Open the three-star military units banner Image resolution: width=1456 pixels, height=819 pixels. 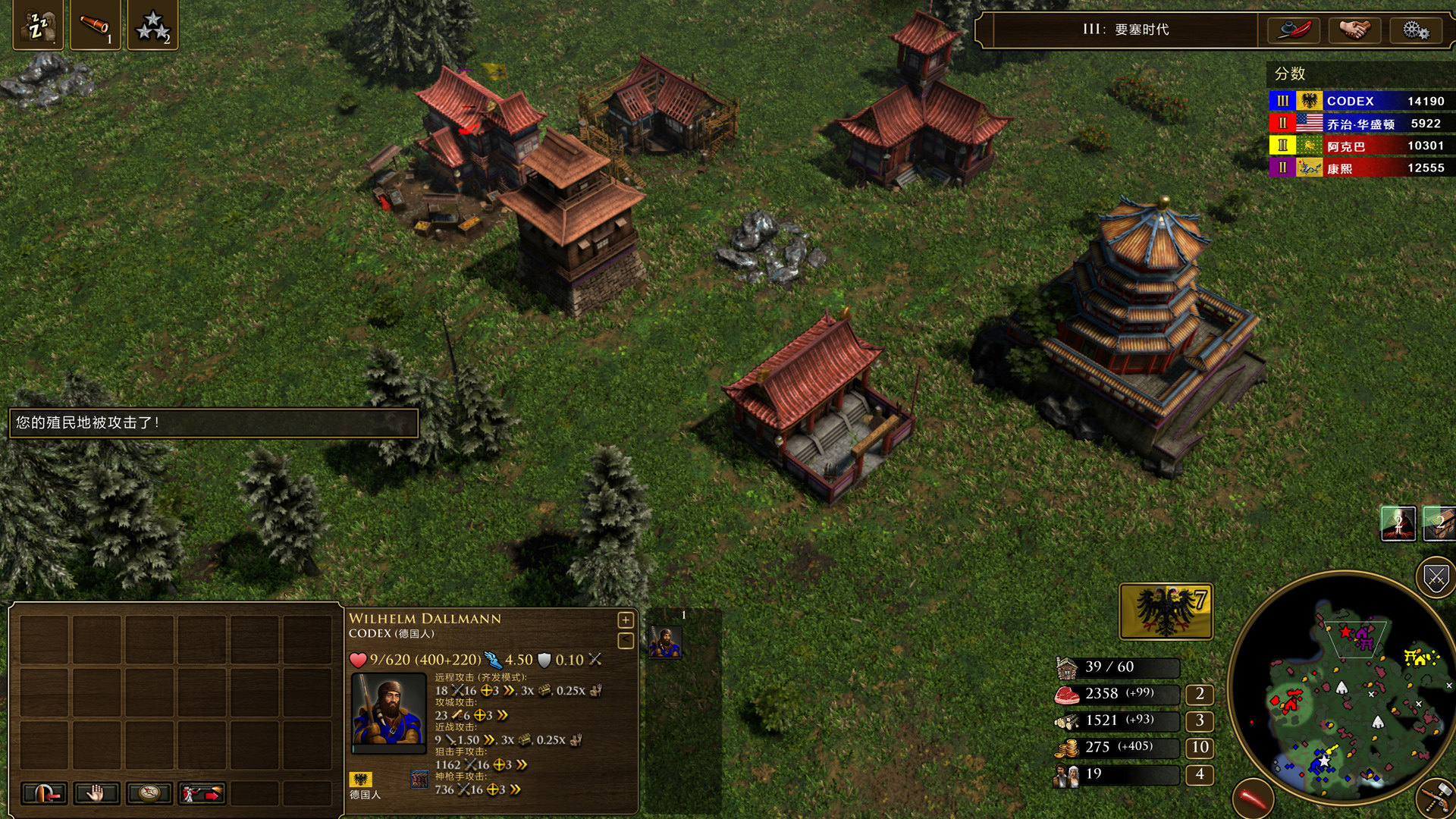click(x=152, y=27)
